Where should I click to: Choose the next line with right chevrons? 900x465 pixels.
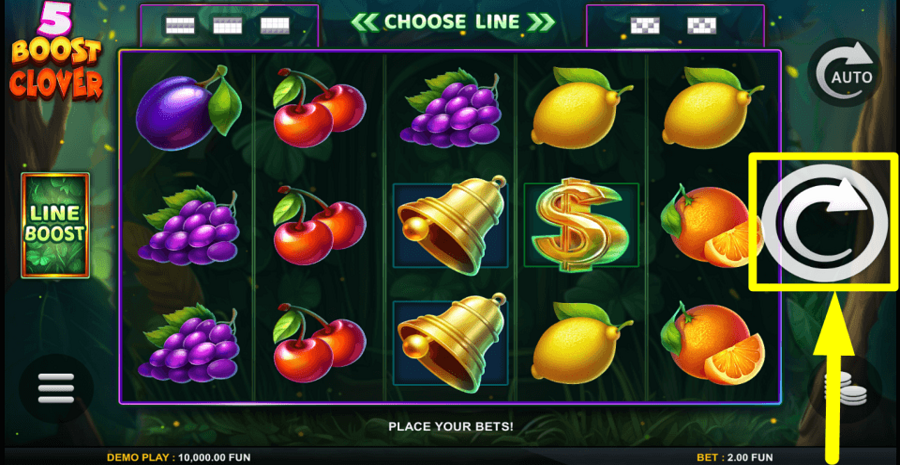click(x=541, y=22)
